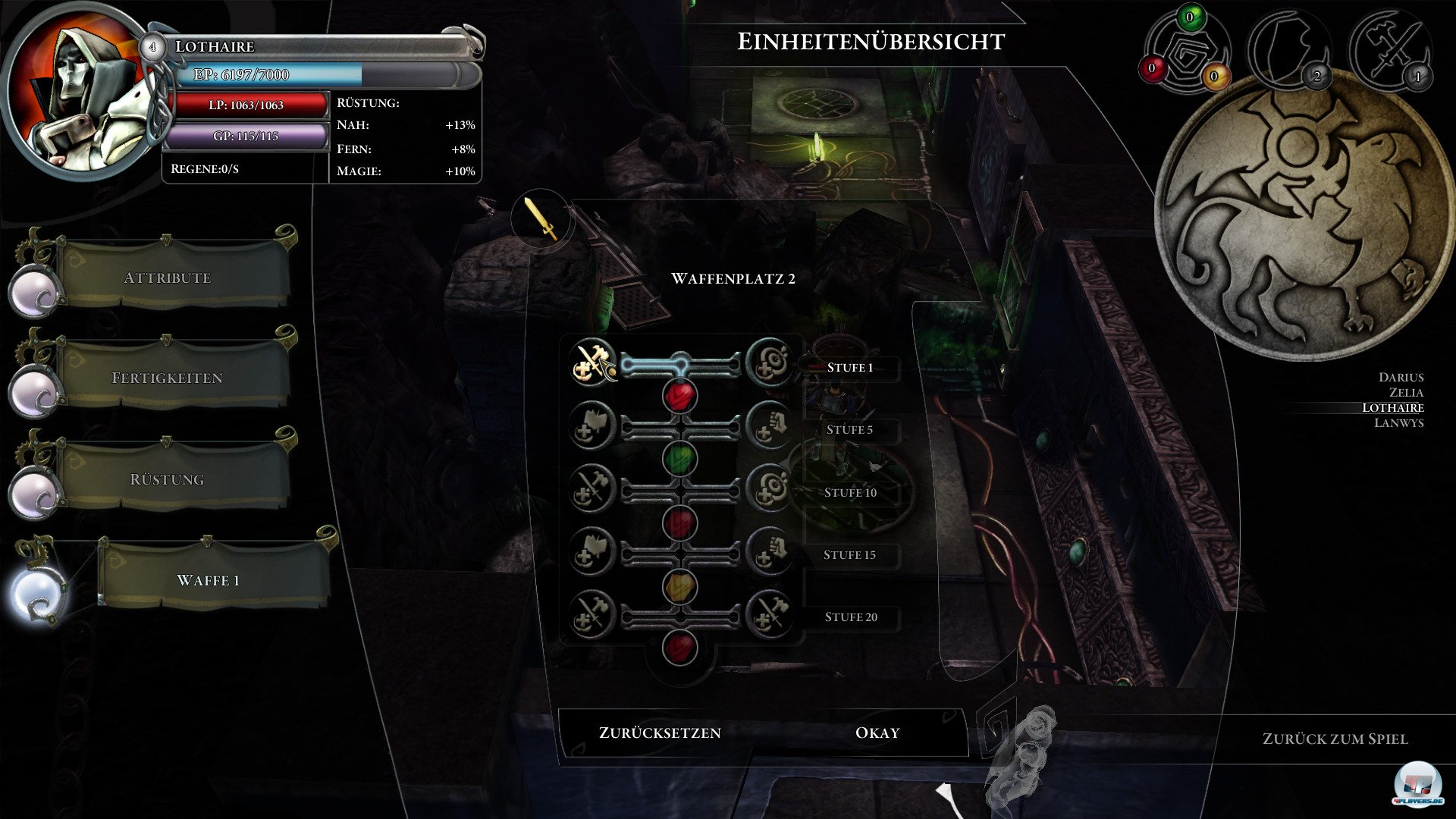Open the Fertigkeiten panel
1456x819 pixels.
click(x=168, y=378)
